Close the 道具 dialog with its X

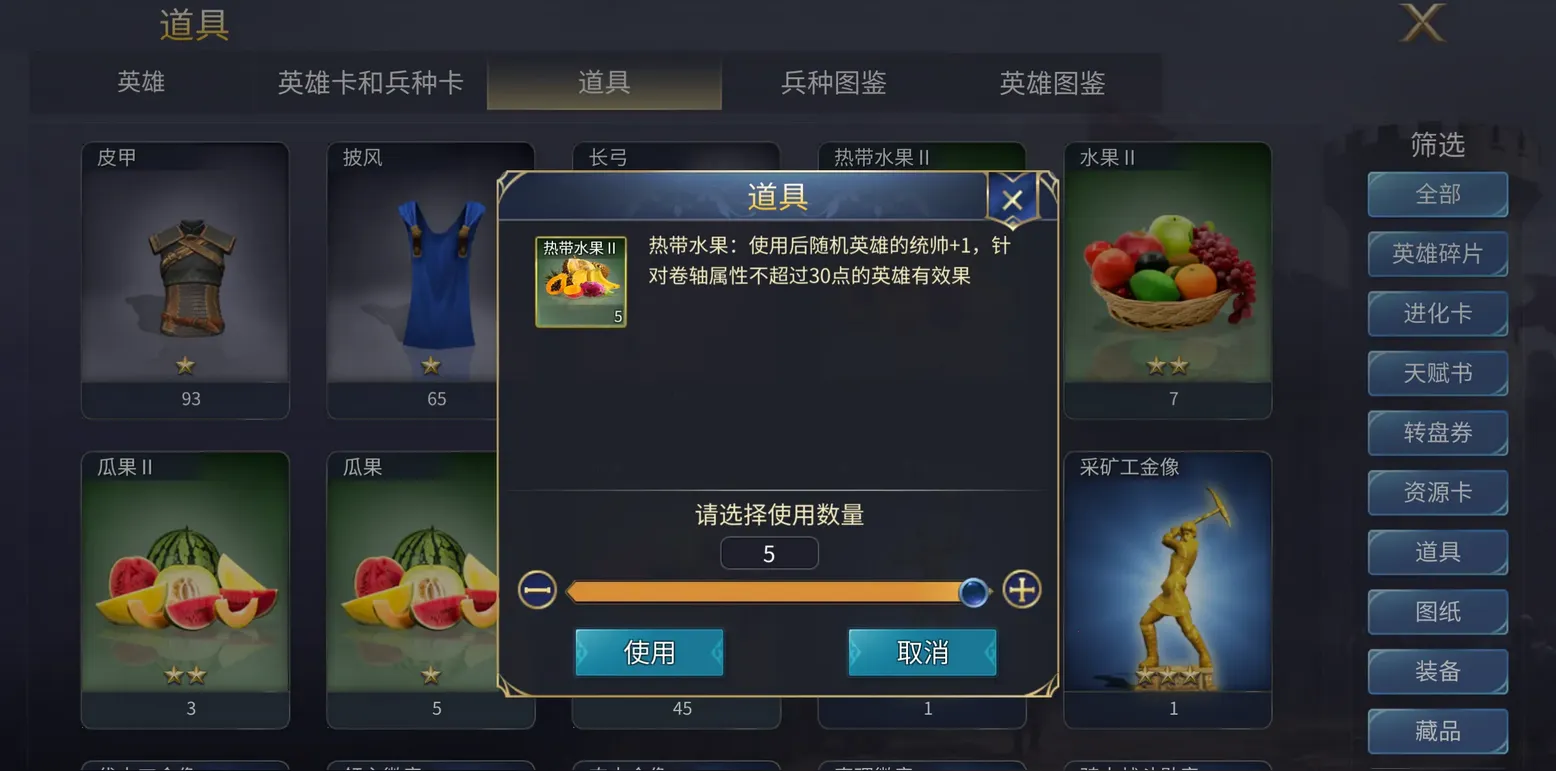[1012, 198]
